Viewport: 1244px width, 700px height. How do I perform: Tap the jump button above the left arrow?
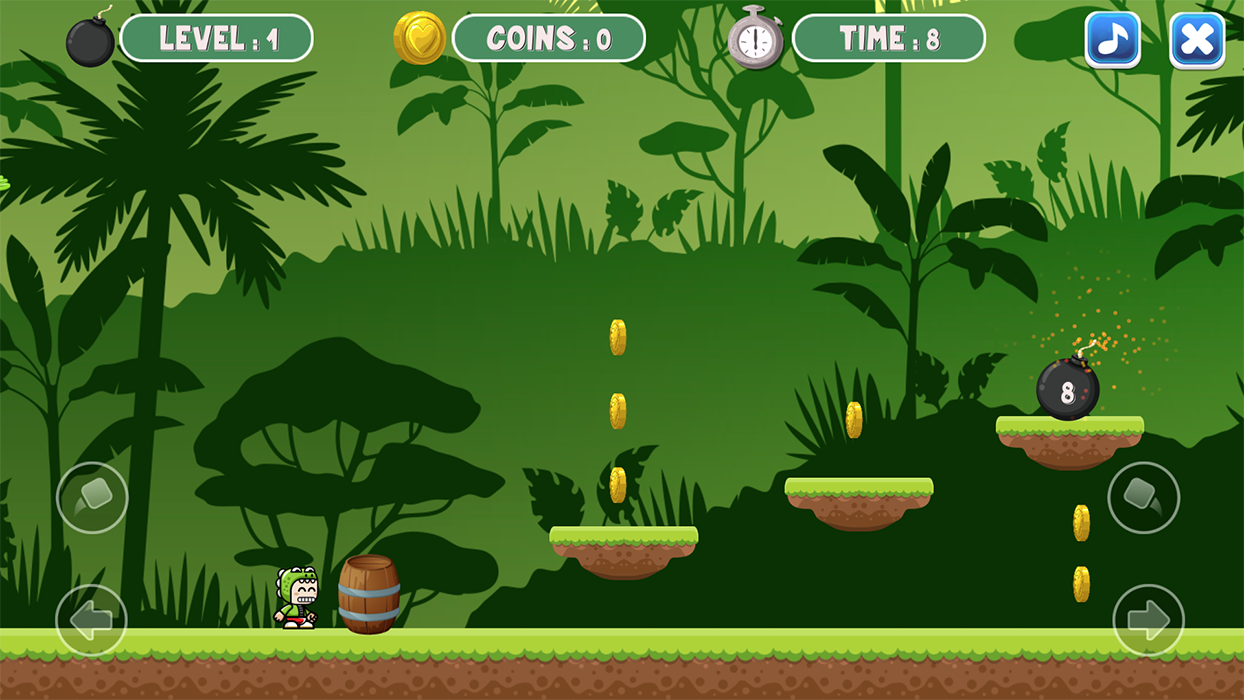point(92,497)
